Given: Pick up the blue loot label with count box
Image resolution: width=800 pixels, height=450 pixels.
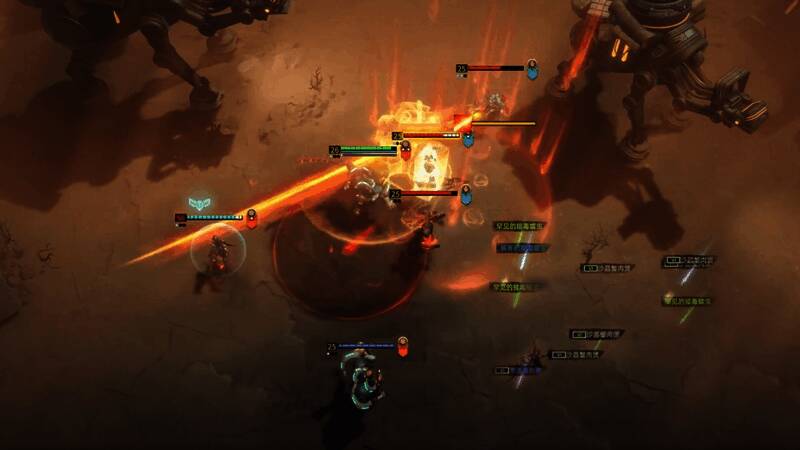Looking at the screenshot, I should [x=518, y=370].
